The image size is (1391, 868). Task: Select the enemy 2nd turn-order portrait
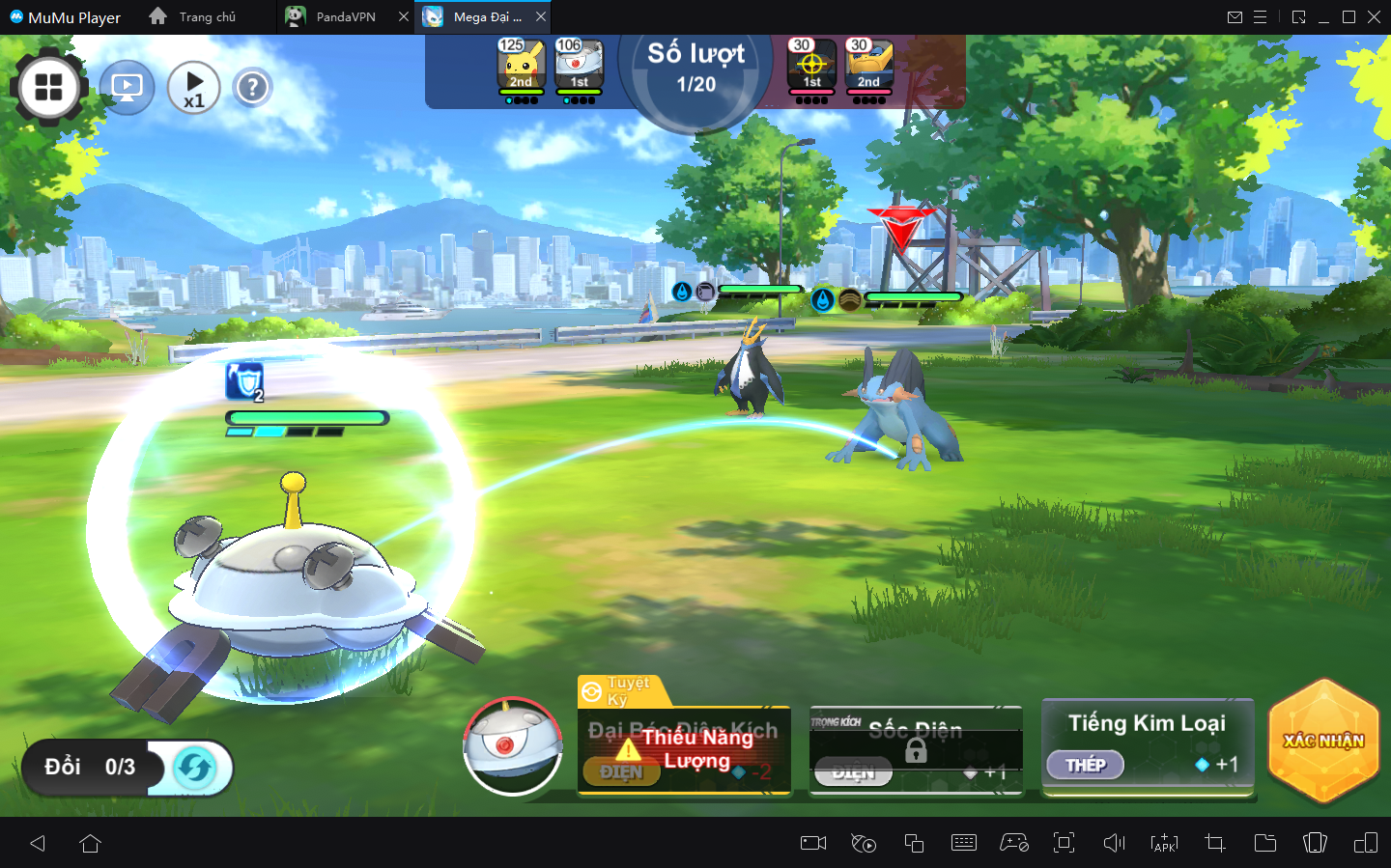point(868,68)
